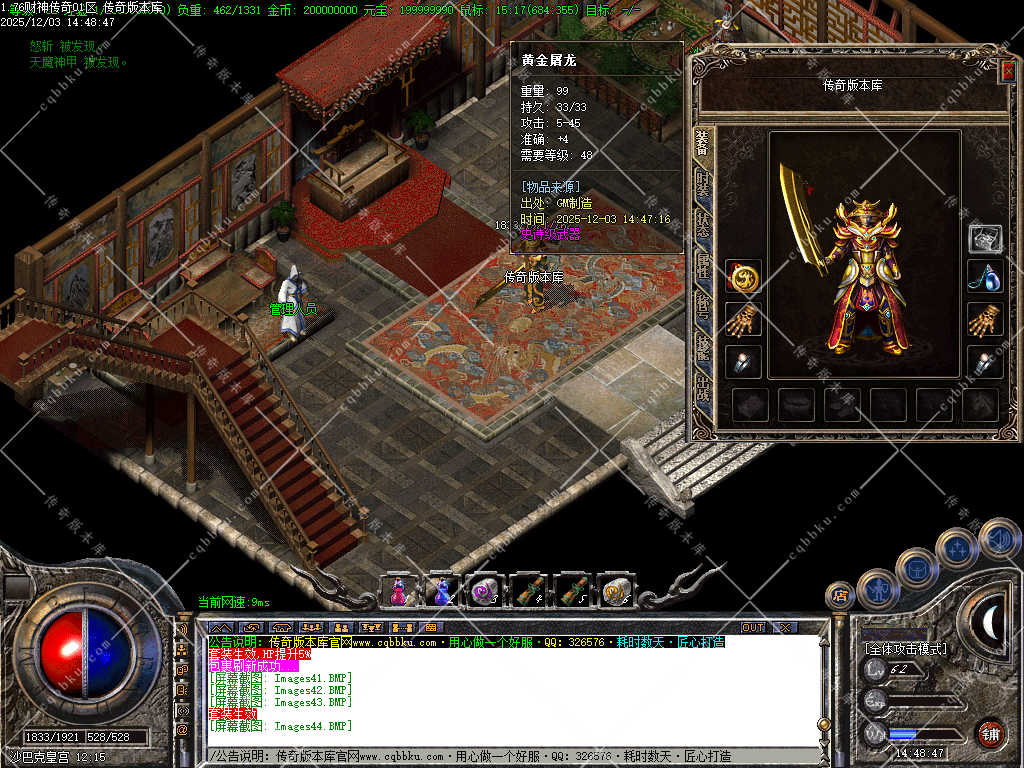Toggle the speaker sound button

click(x=998, y=538)
